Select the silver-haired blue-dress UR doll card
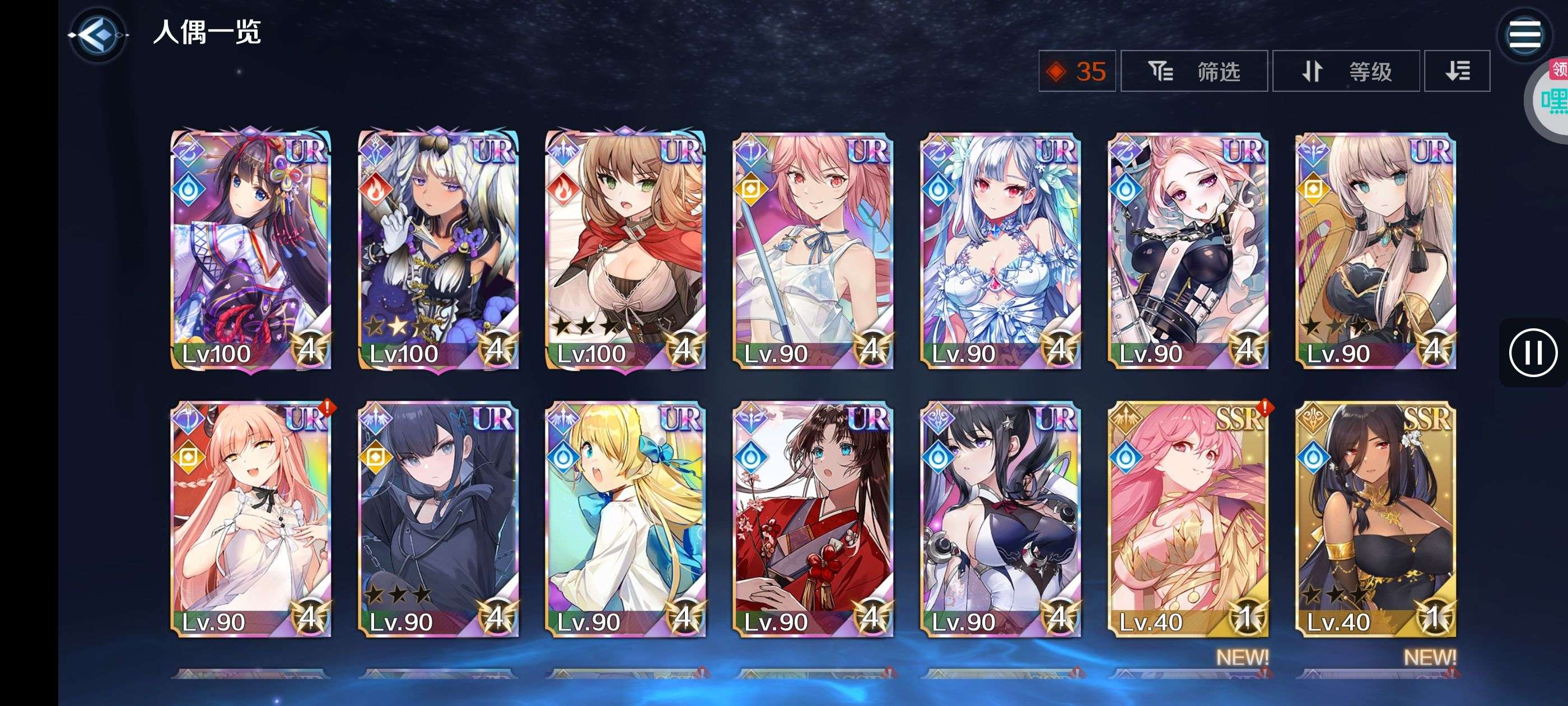The width and height of the screenshot is (1568, 706). click(1001, 250)
